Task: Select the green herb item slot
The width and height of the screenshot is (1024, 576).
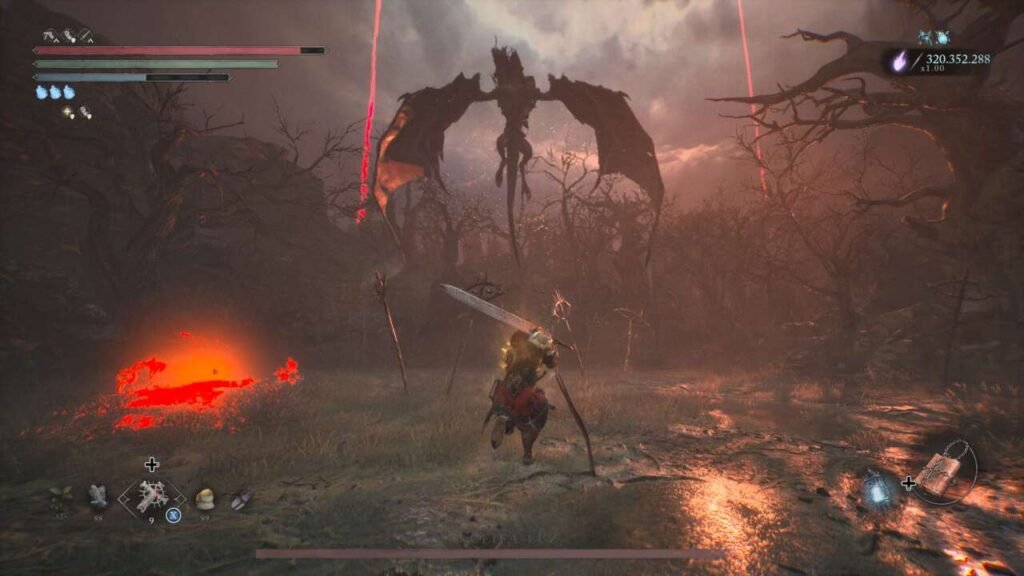Action: pos(60,495)
